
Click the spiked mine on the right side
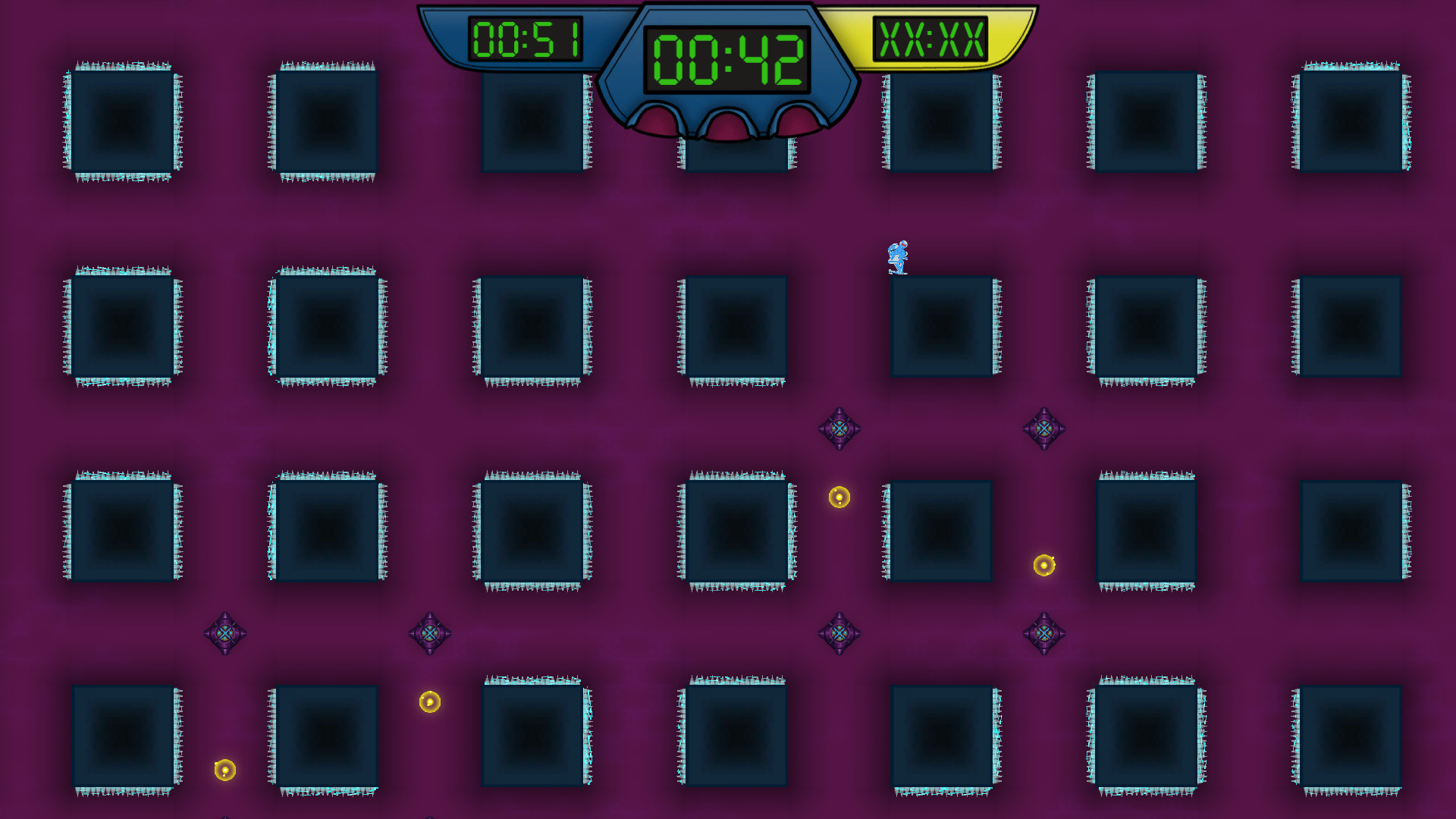pos(1044,427)
